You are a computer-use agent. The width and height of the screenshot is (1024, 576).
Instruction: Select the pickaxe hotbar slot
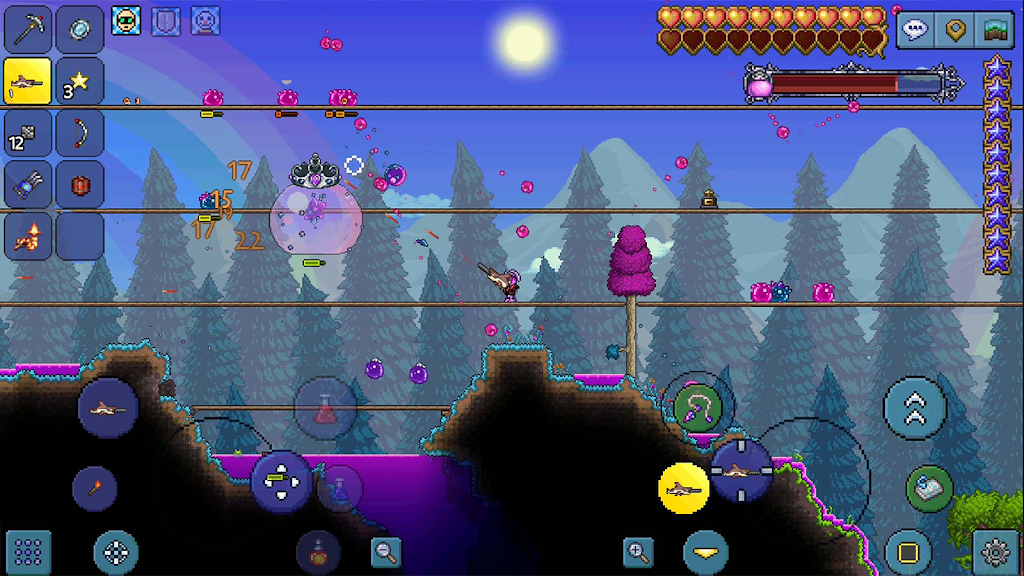point(29,30)
